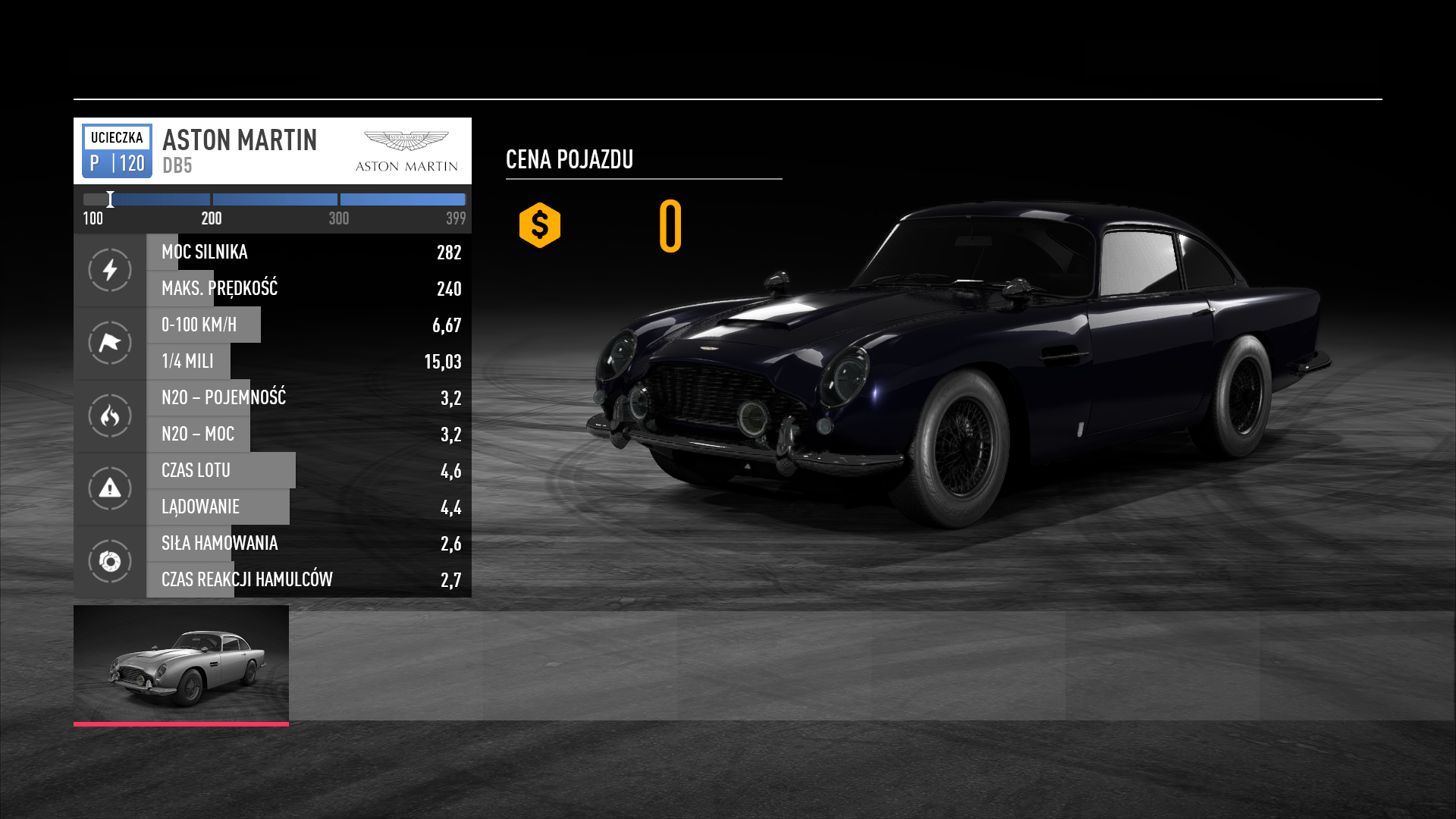
Task: Click the warning triangle airtime icon
Action: [x=110, y=488]
